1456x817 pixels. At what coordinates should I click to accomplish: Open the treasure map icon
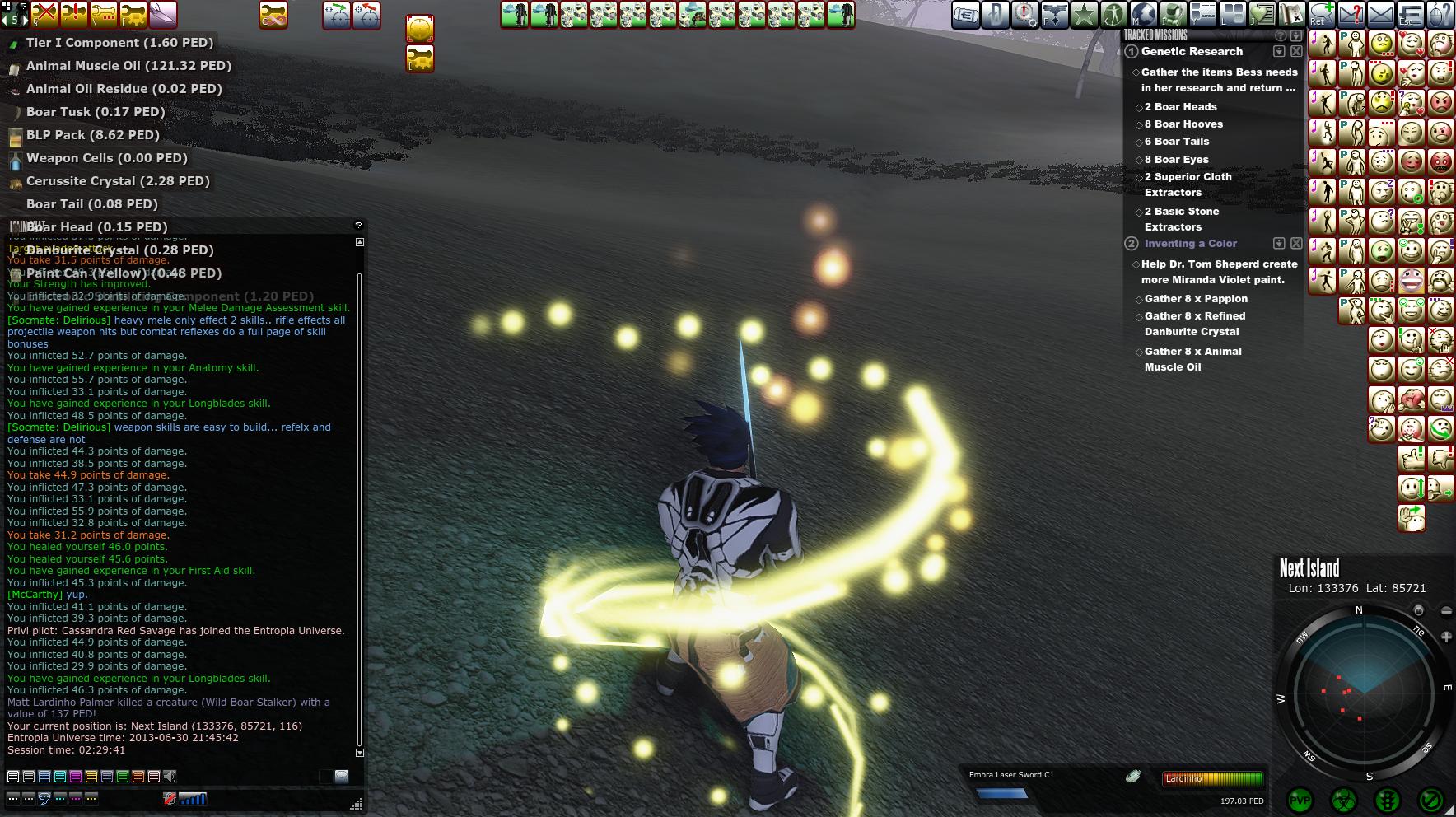(x=1291, y=14)
